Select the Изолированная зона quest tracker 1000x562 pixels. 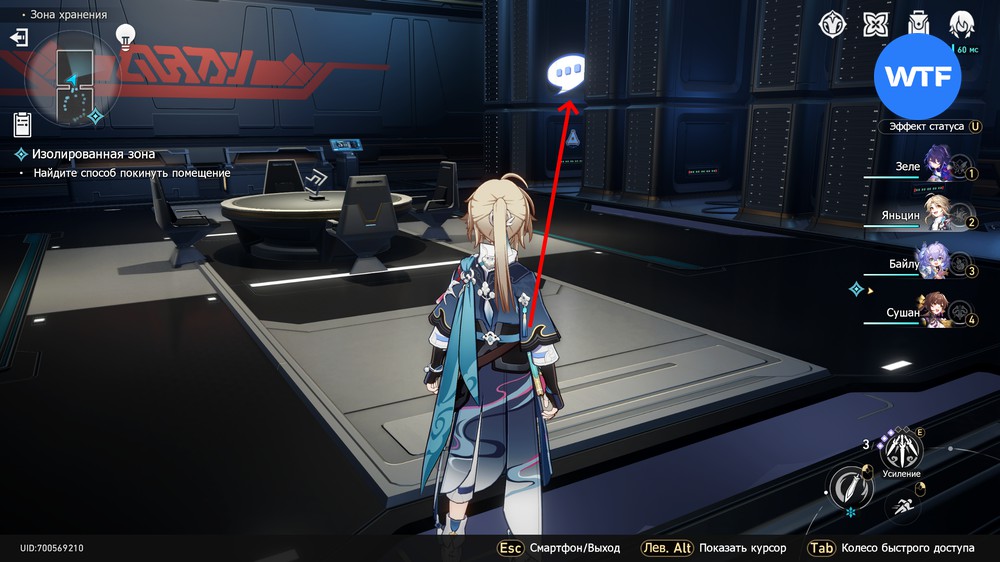coord(94,154)
